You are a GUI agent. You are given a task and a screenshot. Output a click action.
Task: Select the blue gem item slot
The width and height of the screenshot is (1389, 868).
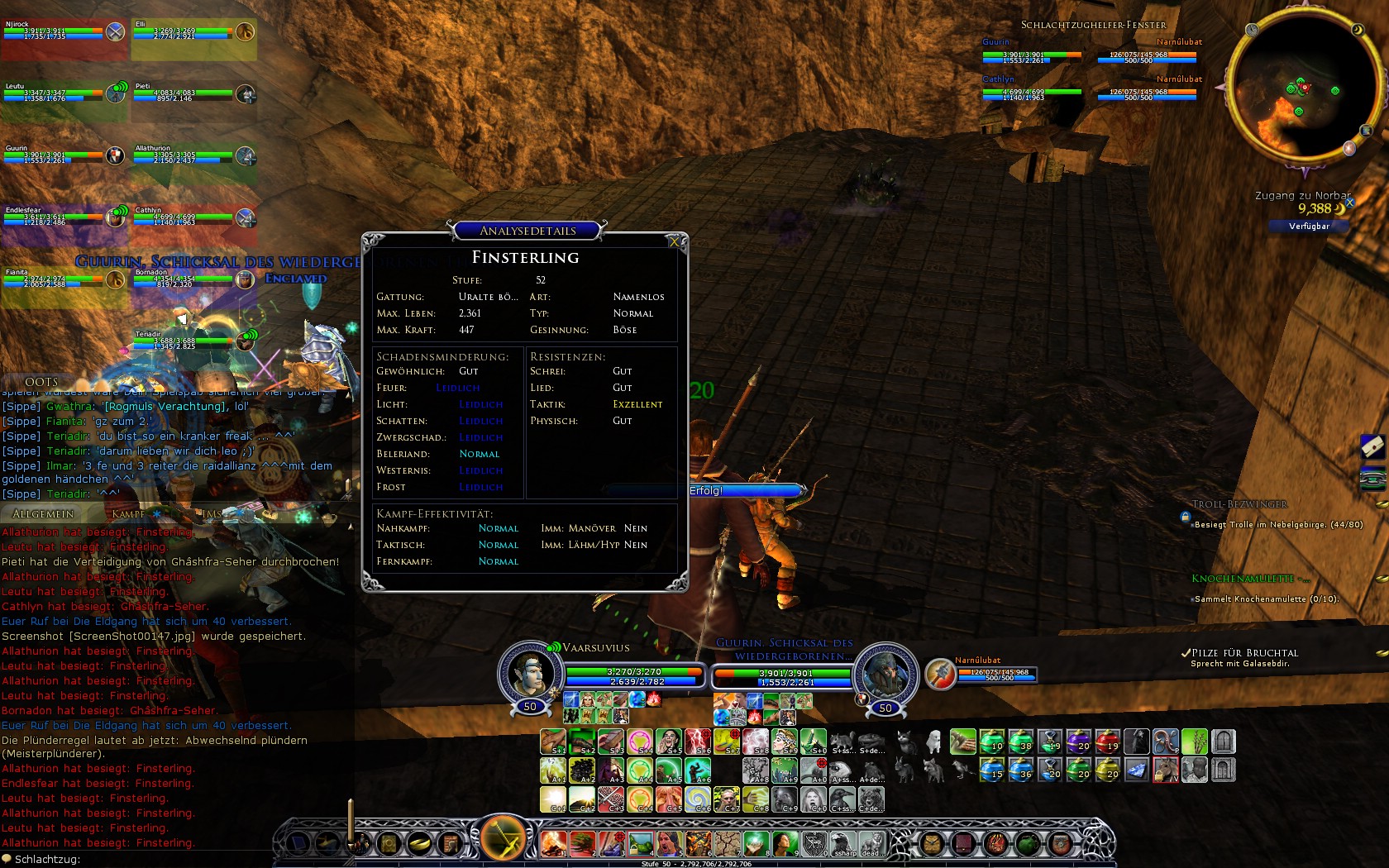click(1137, 770)
